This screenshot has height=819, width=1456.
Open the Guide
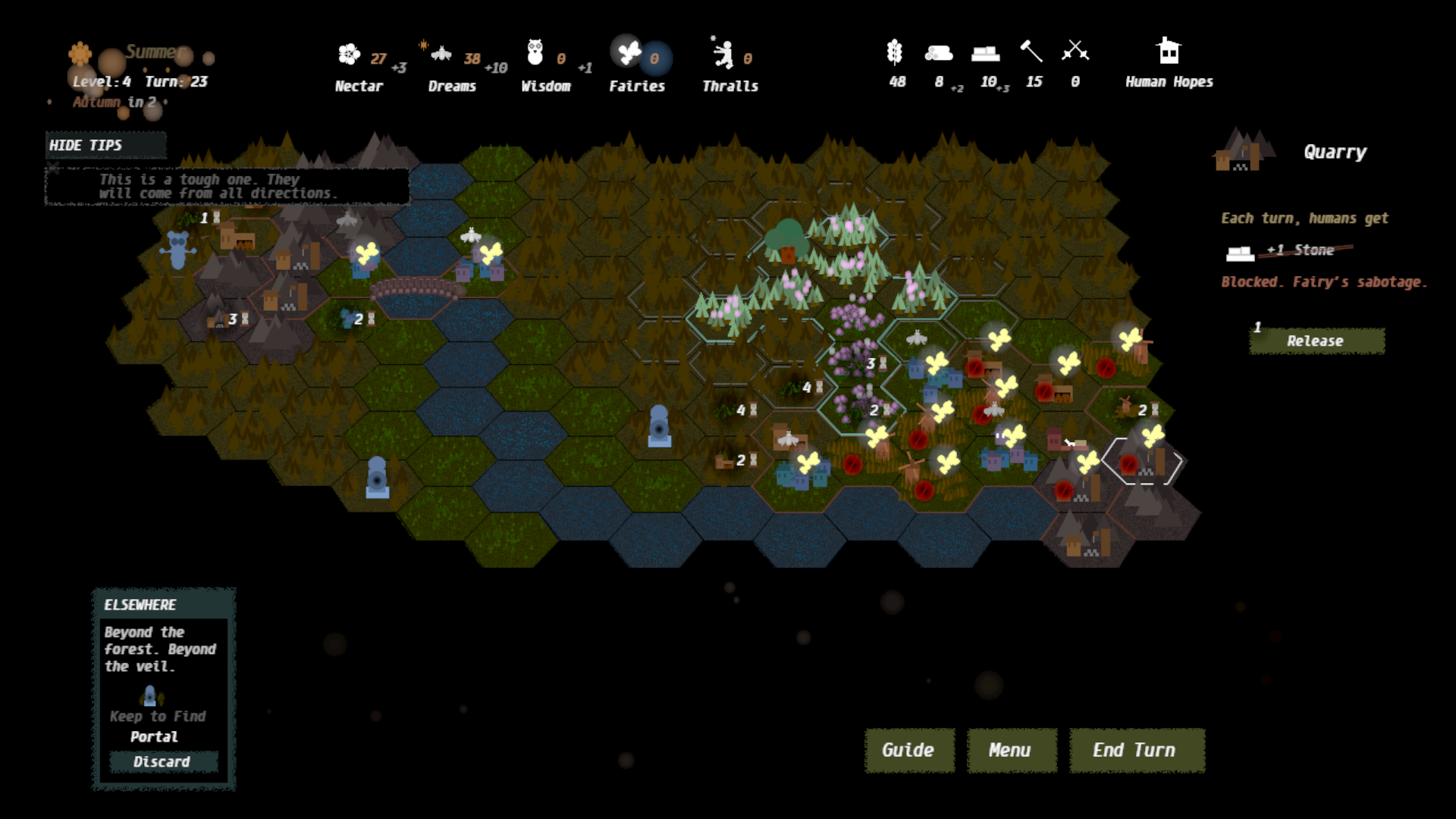tap(908, 750)
